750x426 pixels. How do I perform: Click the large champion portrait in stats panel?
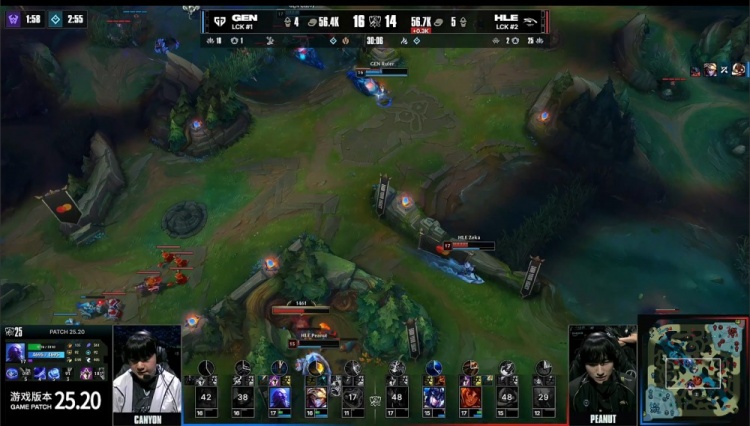coord(16,352)
